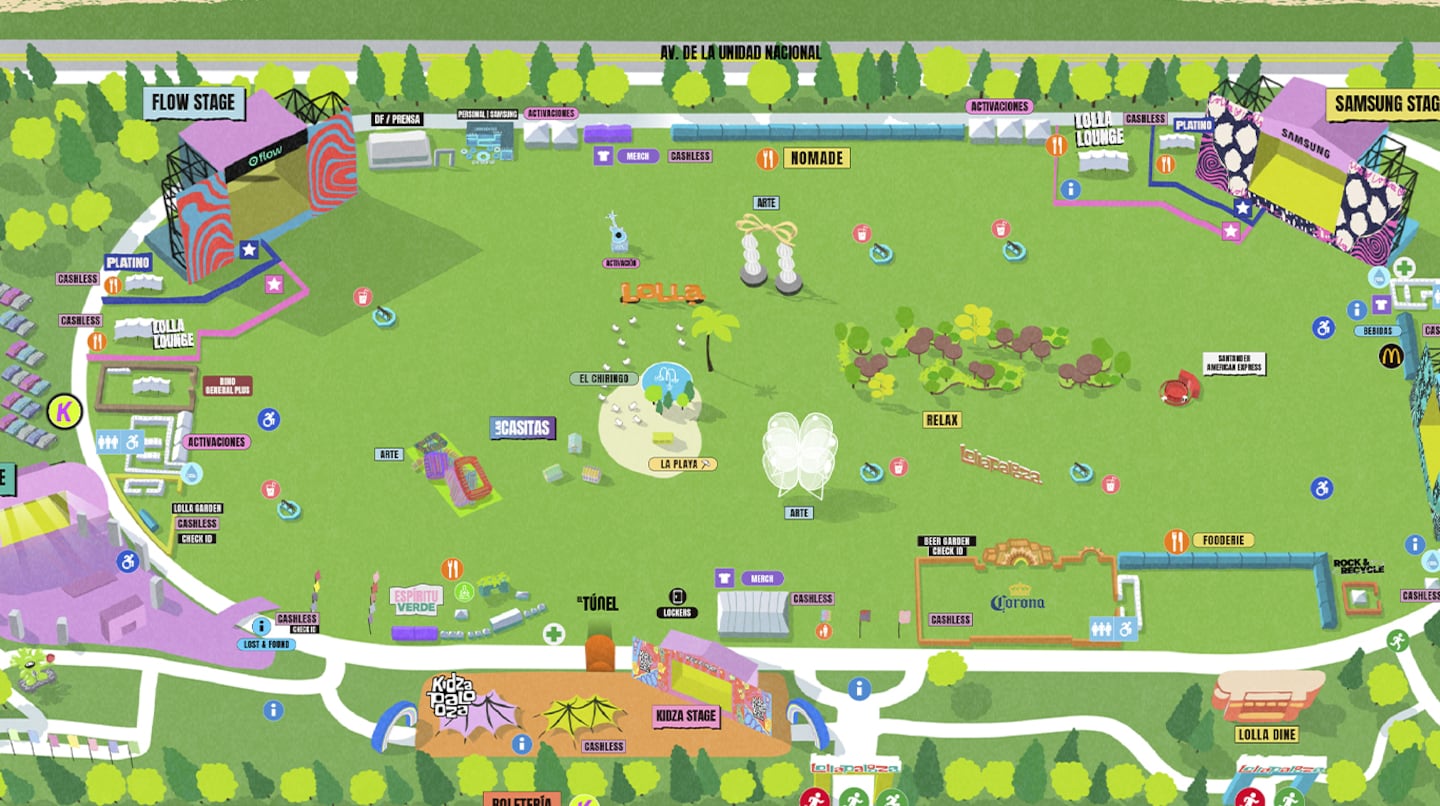Image resolution: width=1440 pixels, height=806 pixels.
Task: Click the Bebidas label
Action: pyautogui.click(x=1377, y=331)
